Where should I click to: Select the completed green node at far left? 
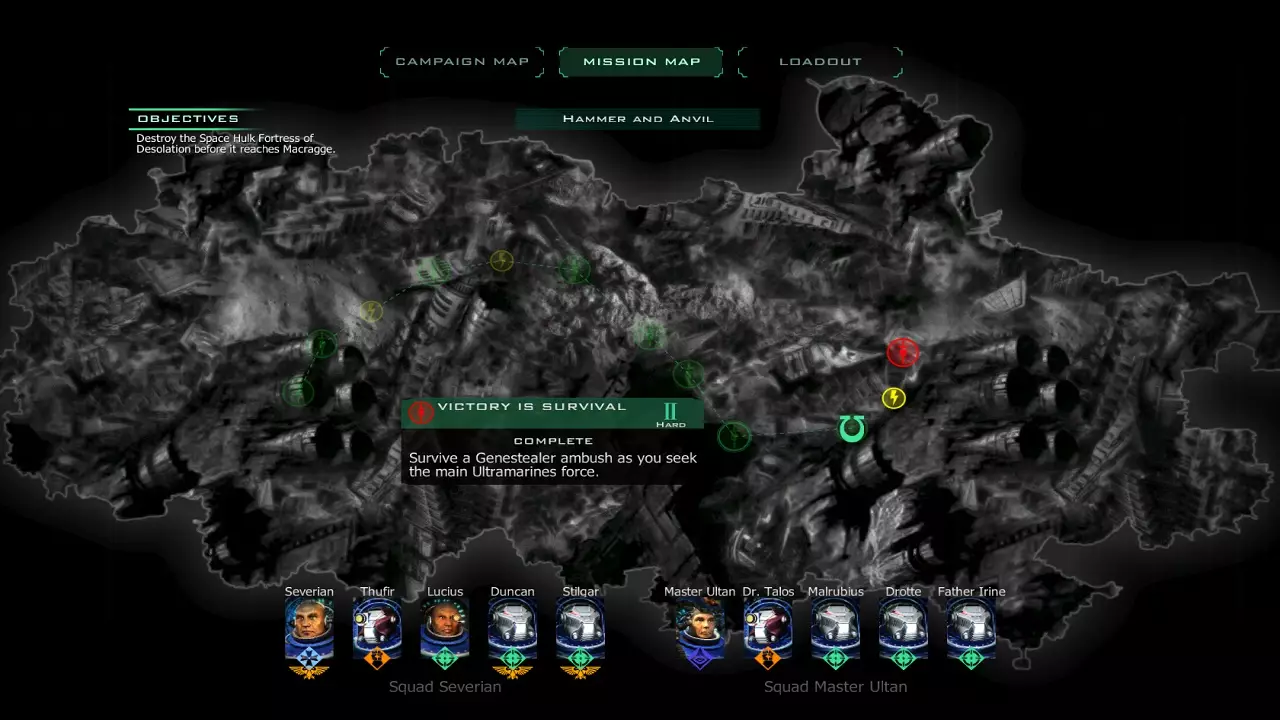point(297,393)
